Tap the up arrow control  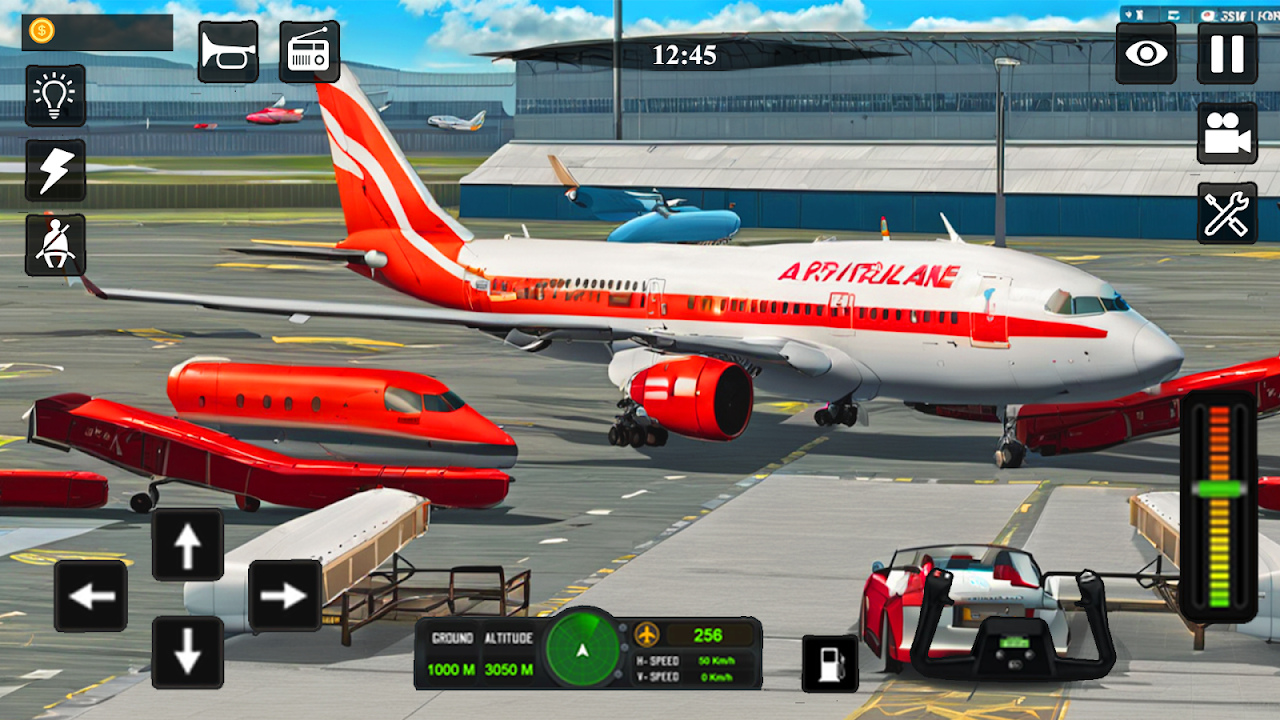coord(188,545)
